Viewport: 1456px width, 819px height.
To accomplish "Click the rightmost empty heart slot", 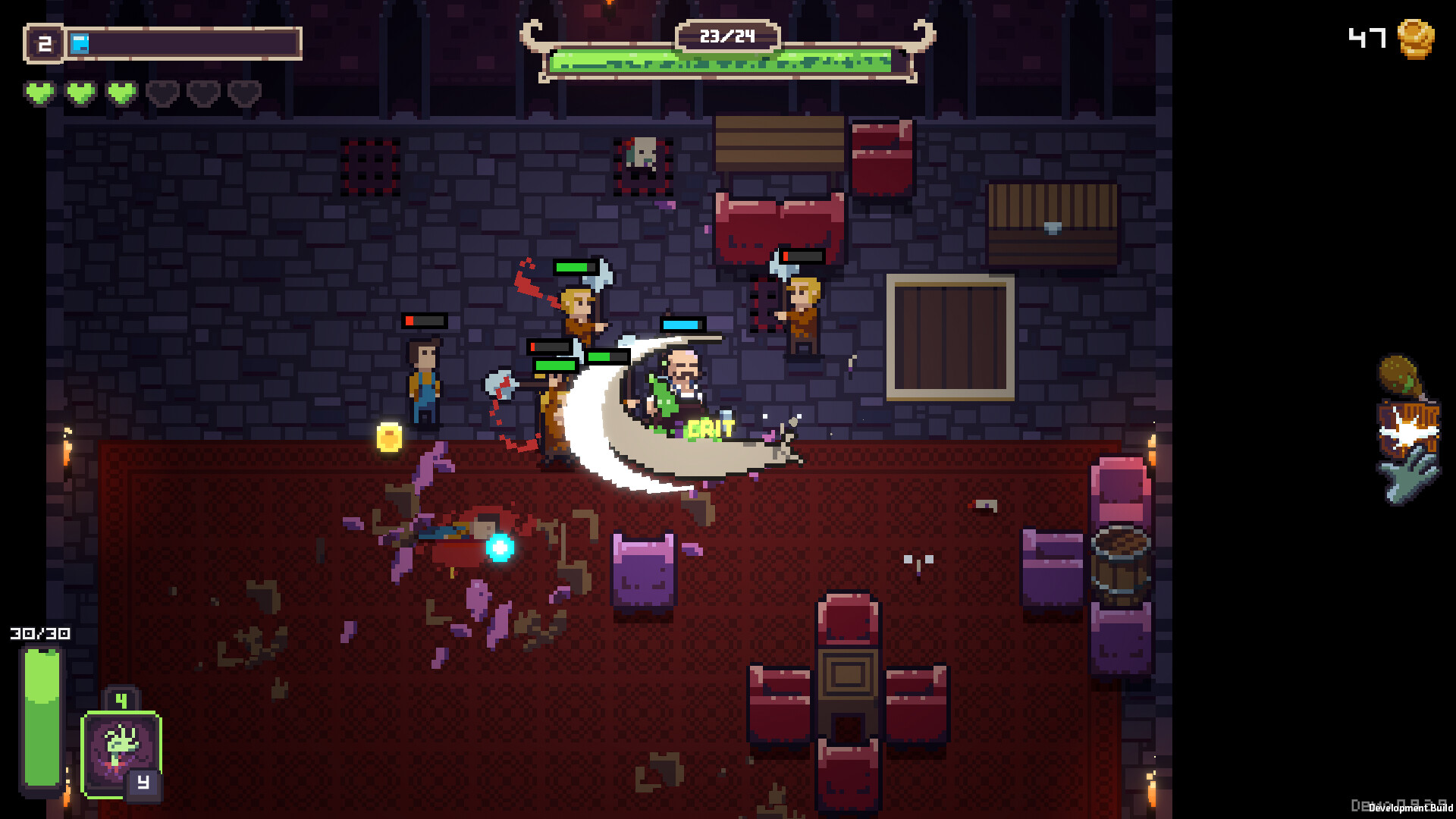I will click(244, 93).
